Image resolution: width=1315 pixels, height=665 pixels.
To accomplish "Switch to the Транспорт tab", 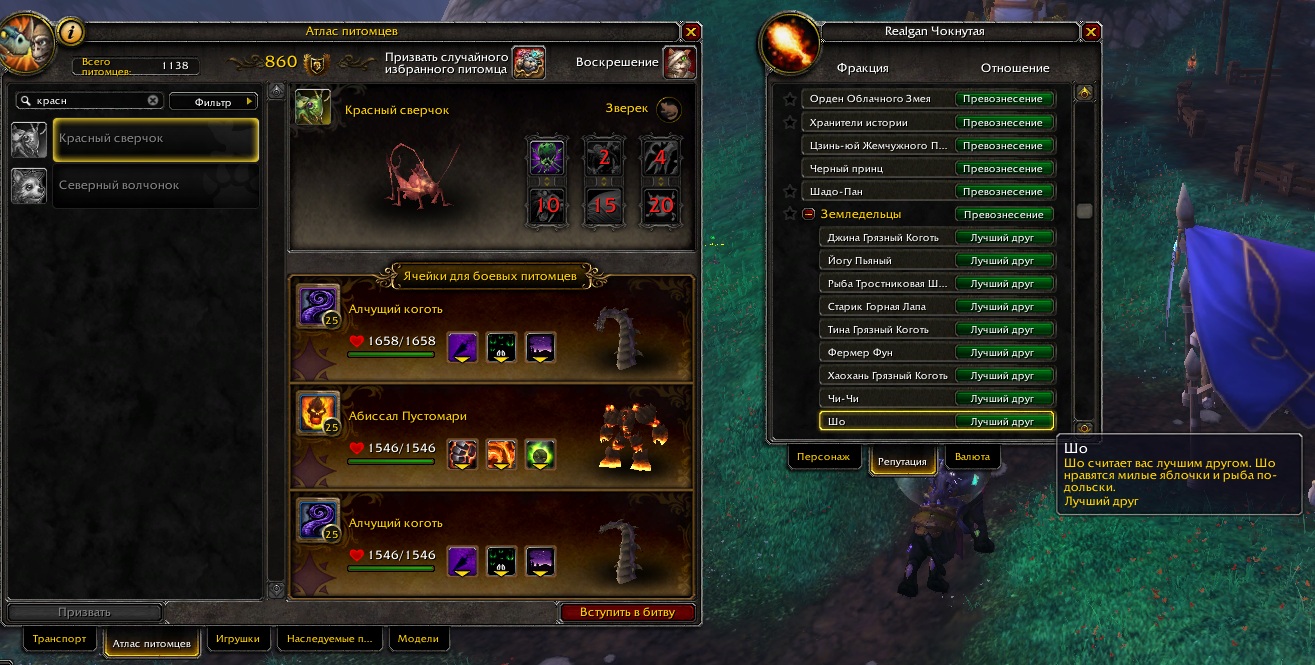I will (60, 638).
